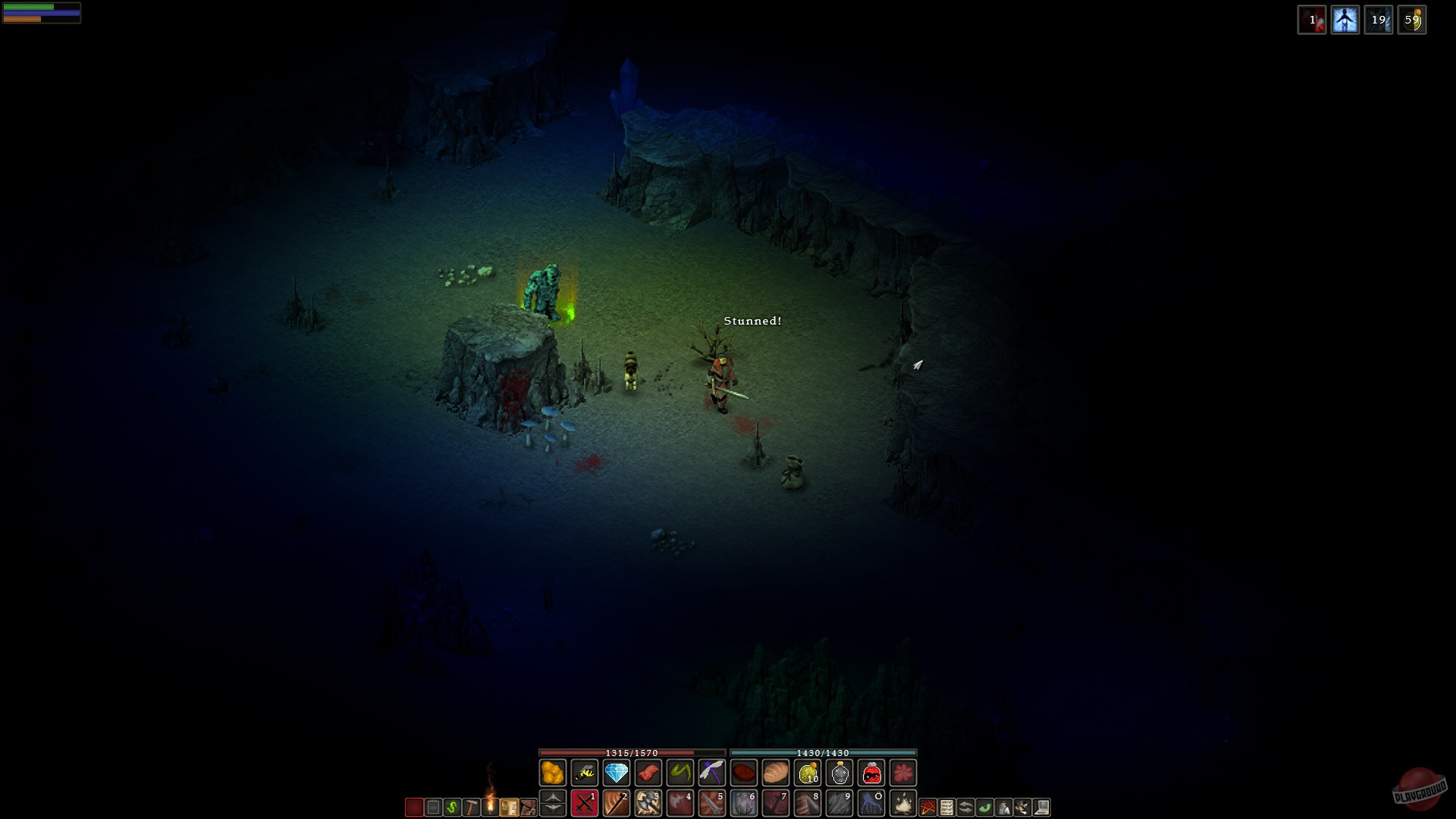Open the laptop system menu icon
The width and height of the screenshot is (1456, 819).
[x=1042, y=808]
